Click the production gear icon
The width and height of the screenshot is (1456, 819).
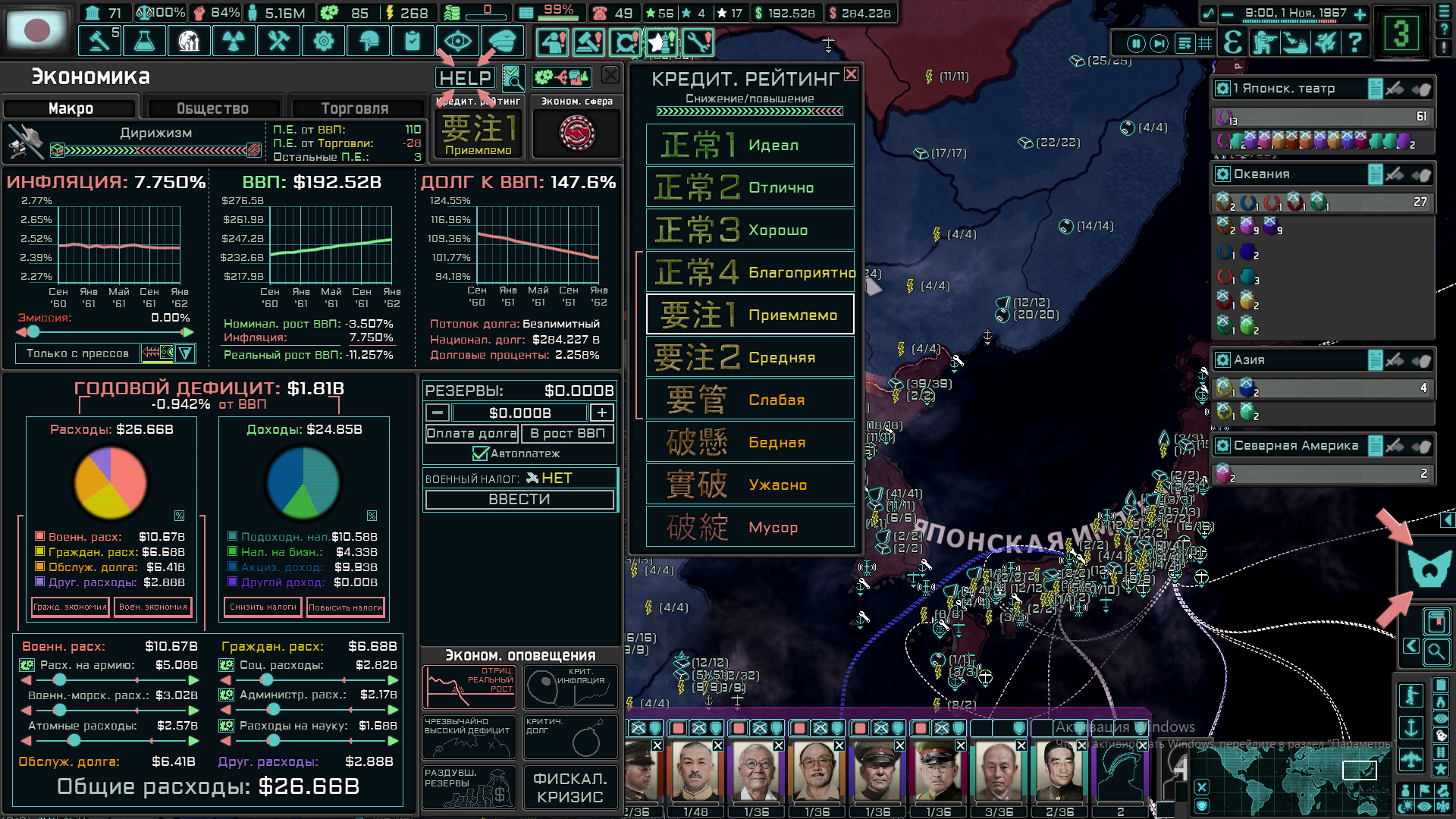coord(323,40)
